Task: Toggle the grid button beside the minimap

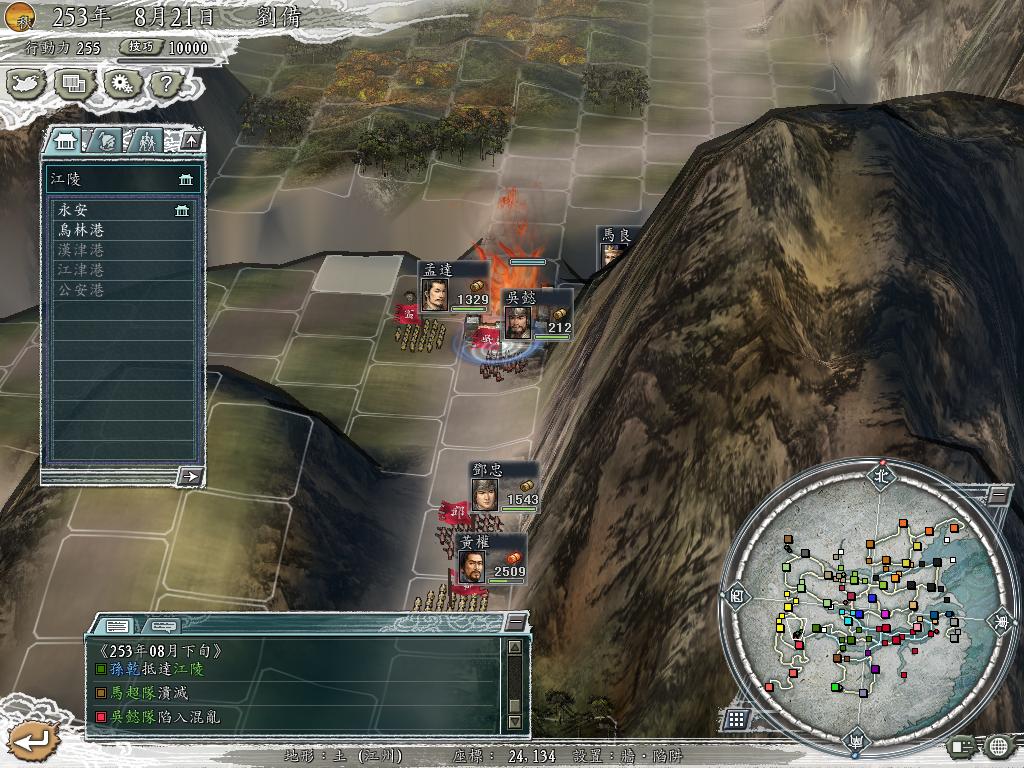Action: coord(737,719)
